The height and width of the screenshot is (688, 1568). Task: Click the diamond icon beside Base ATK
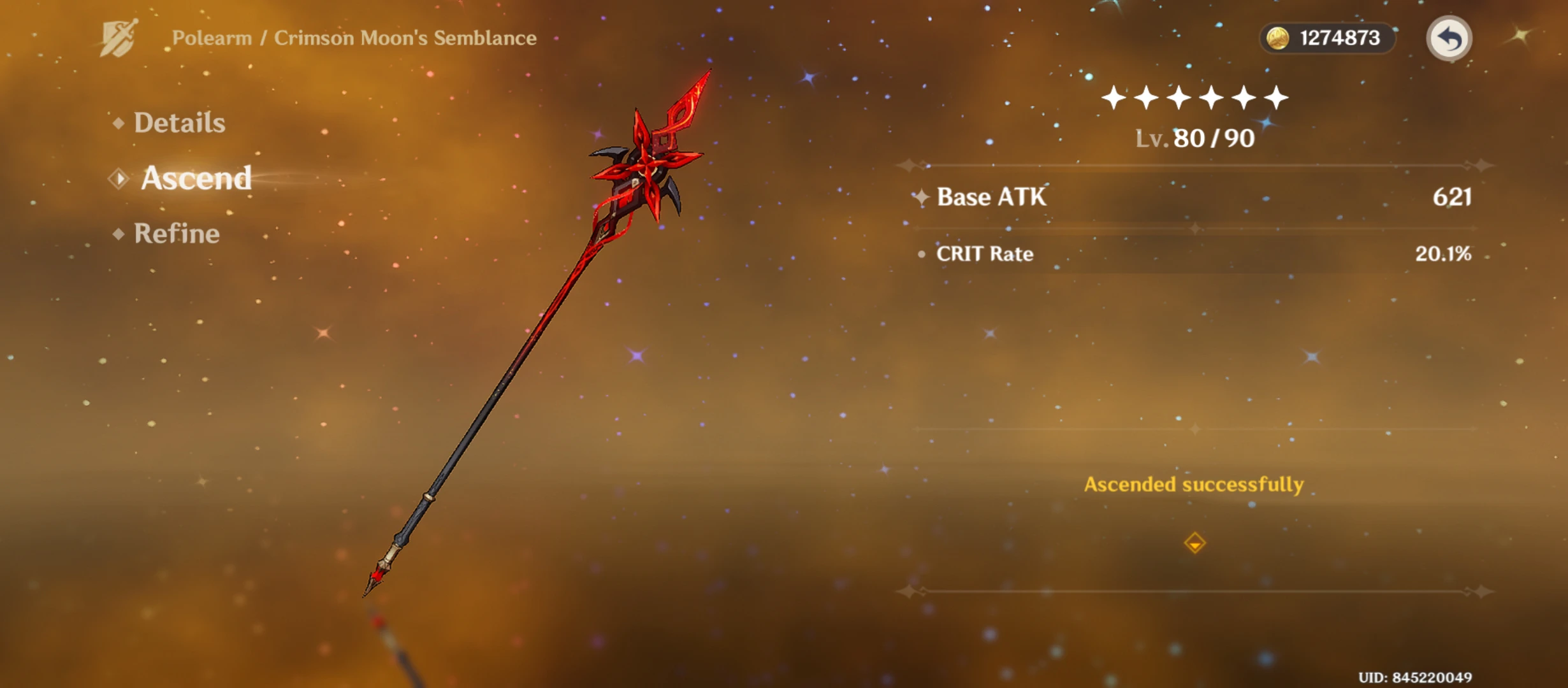click(920, 197)
